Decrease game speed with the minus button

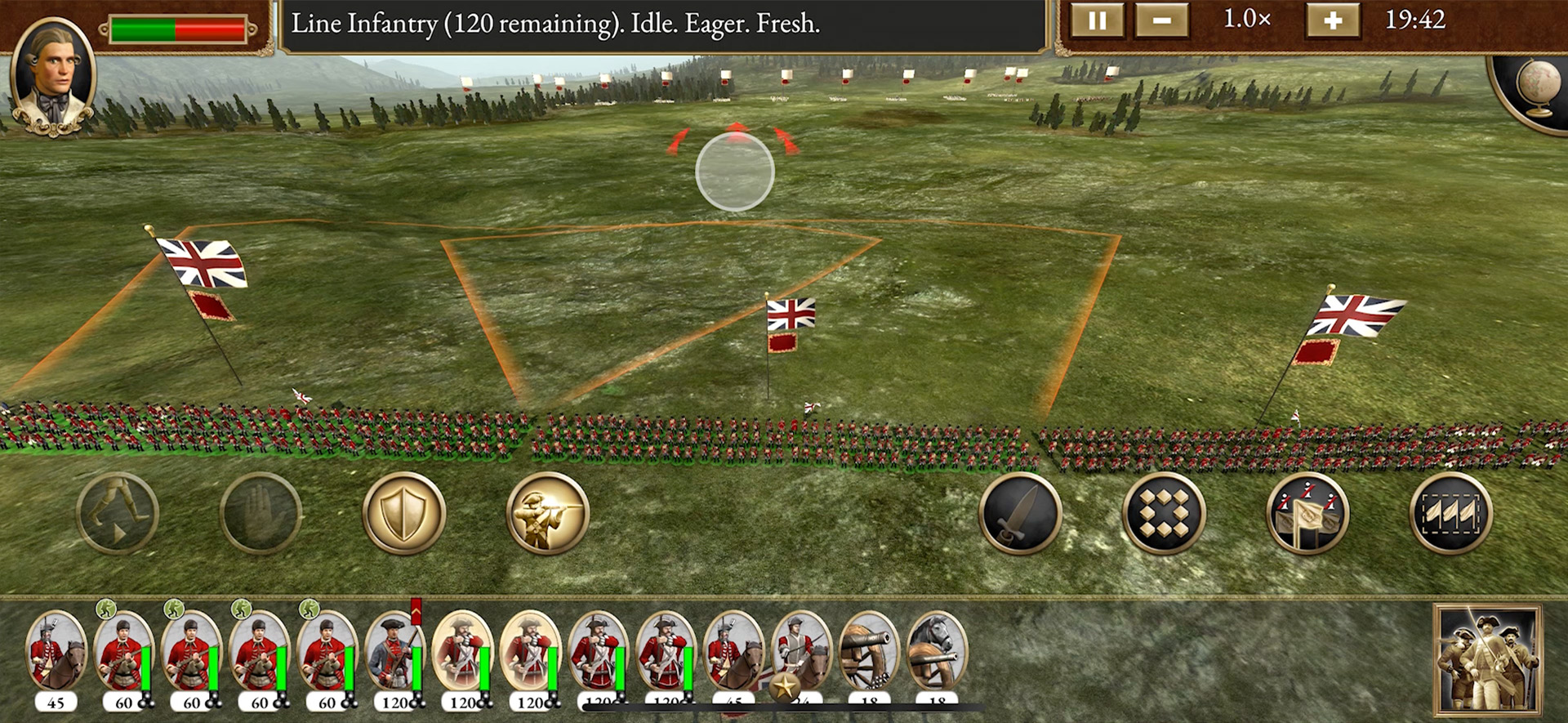pyautogui.click(x=1161, y=20)
